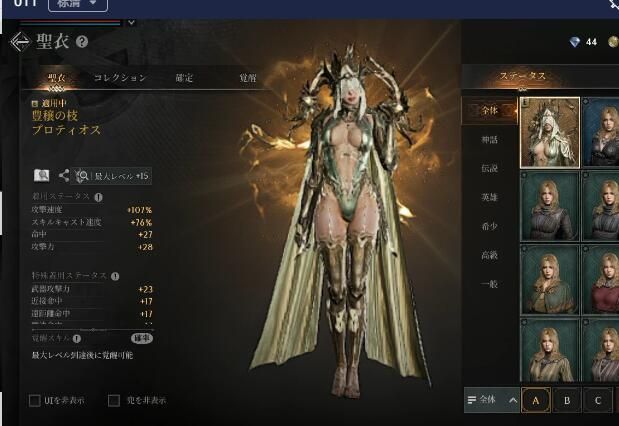Switch to the 覚醒 tab

click(x=247, y=77)
